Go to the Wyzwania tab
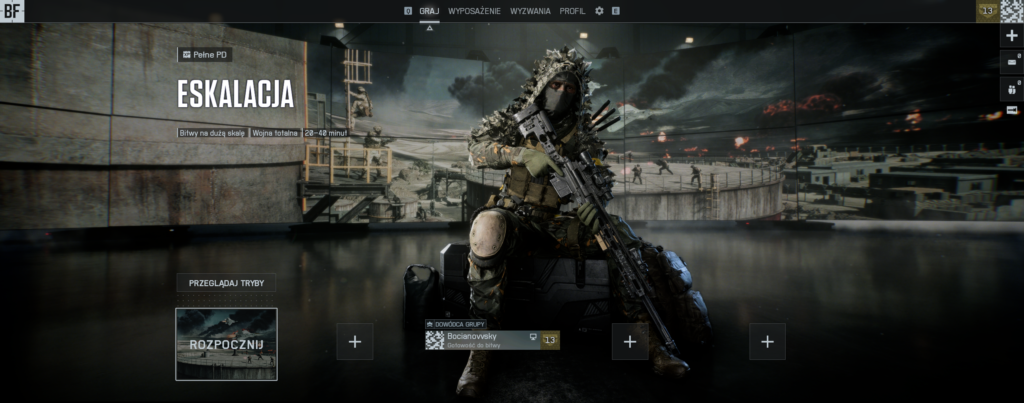 coord(530,10)
